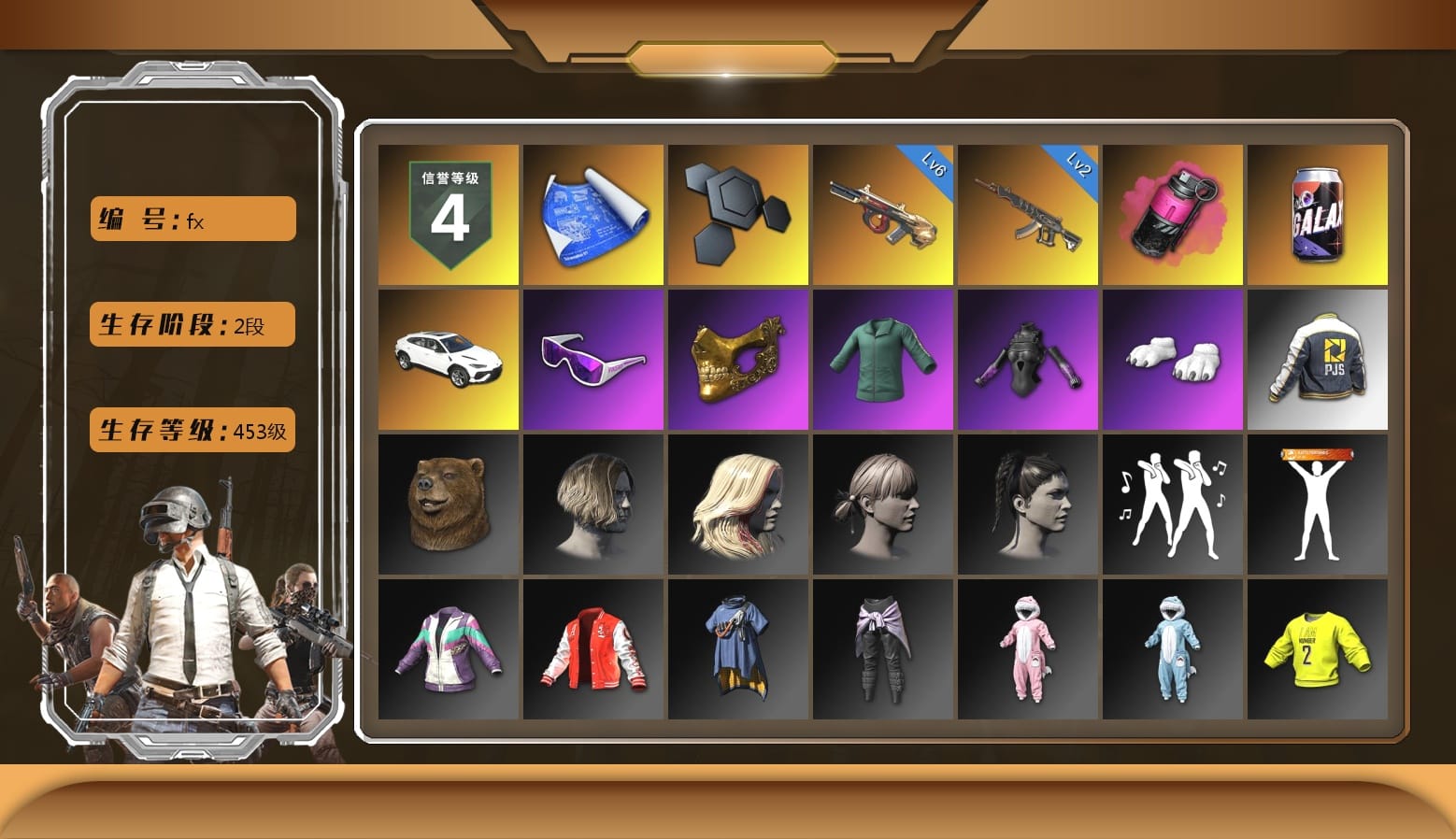Screen dimensions: 1456x839
Task: Click the bear head mask item
Action: pyautogui.click(x=448, y=505)
